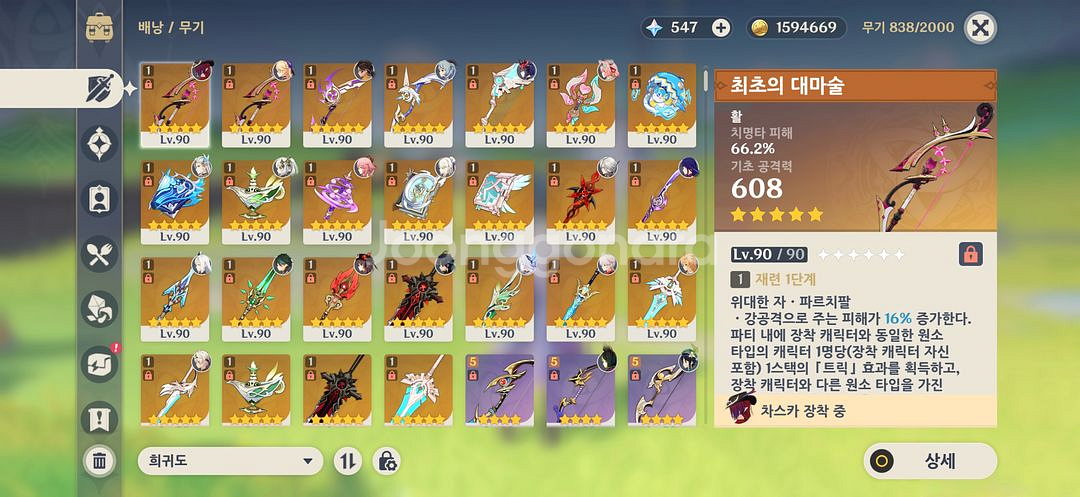The height and width of the screenshot is (497, 1080).
Task: Open the gadgets tab with red notification
Action: coord(99,362)
